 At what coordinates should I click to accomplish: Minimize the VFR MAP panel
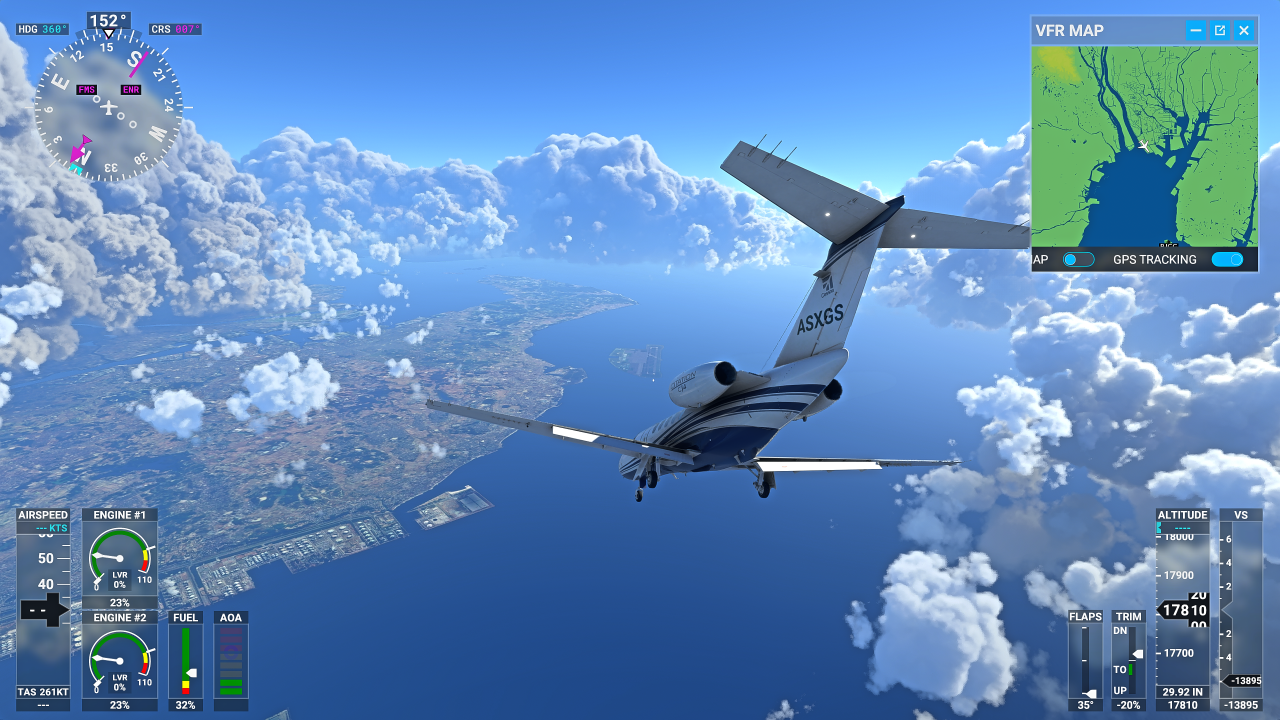[x=1195, y=30]
